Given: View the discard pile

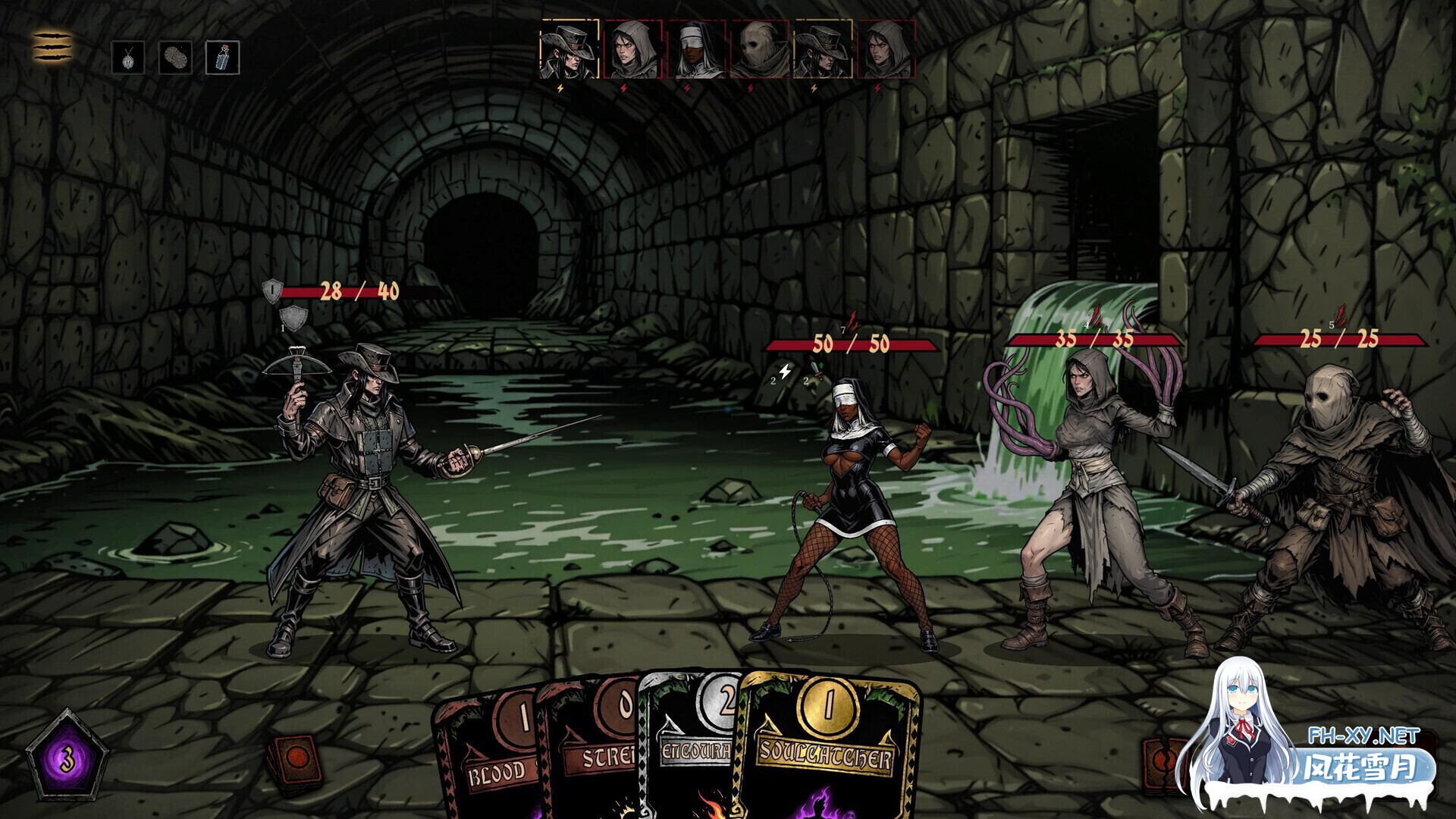Looking at the screenshot, I should coord(1163,762).
